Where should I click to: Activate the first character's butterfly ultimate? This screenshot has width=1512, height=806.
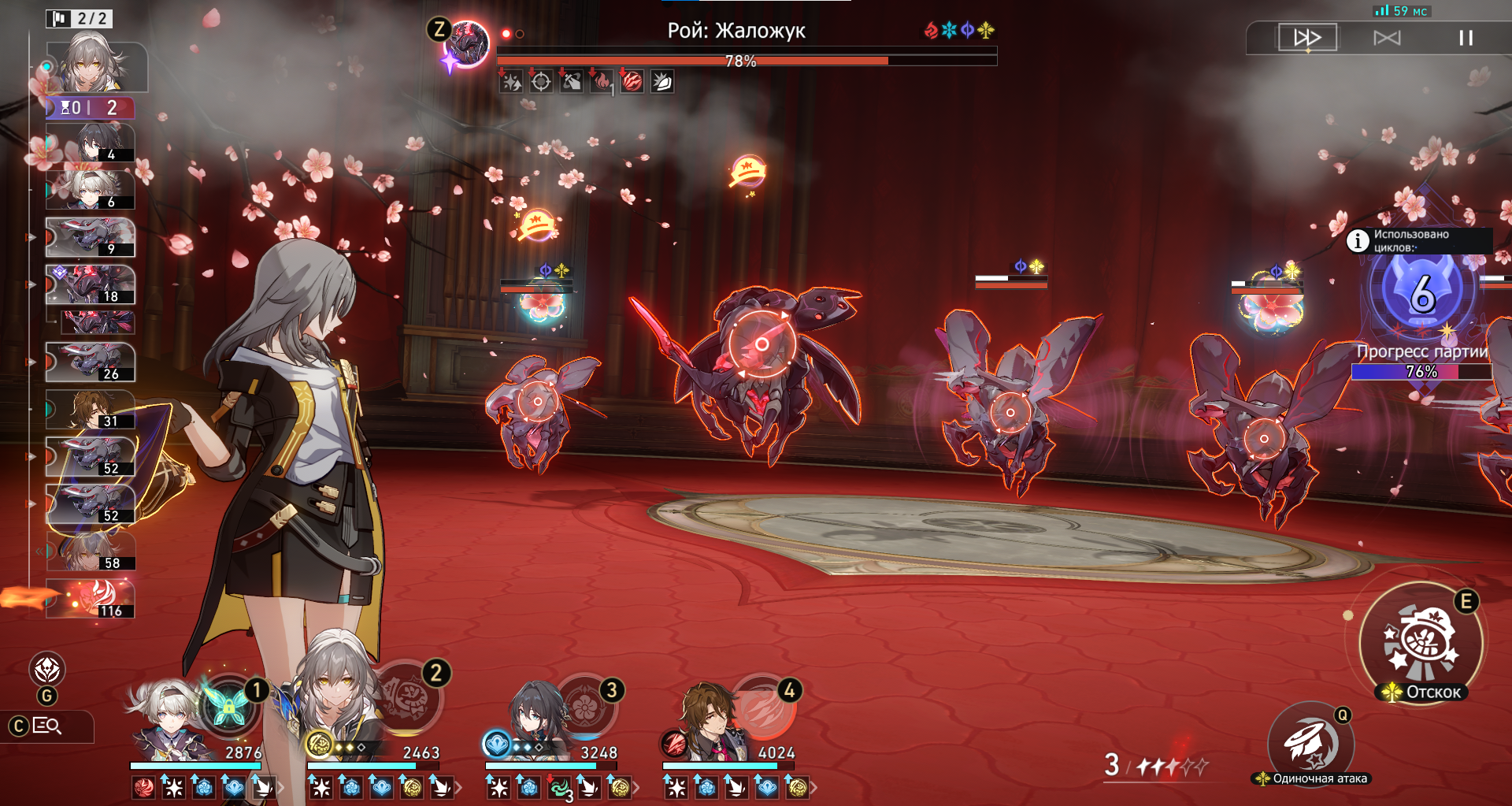coord(228,706)
